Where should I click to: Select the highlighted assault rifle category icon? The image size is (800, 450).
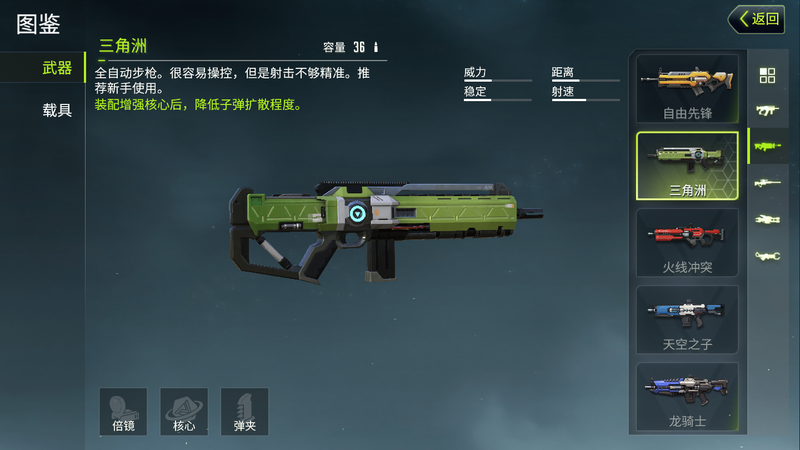(768, 146)
